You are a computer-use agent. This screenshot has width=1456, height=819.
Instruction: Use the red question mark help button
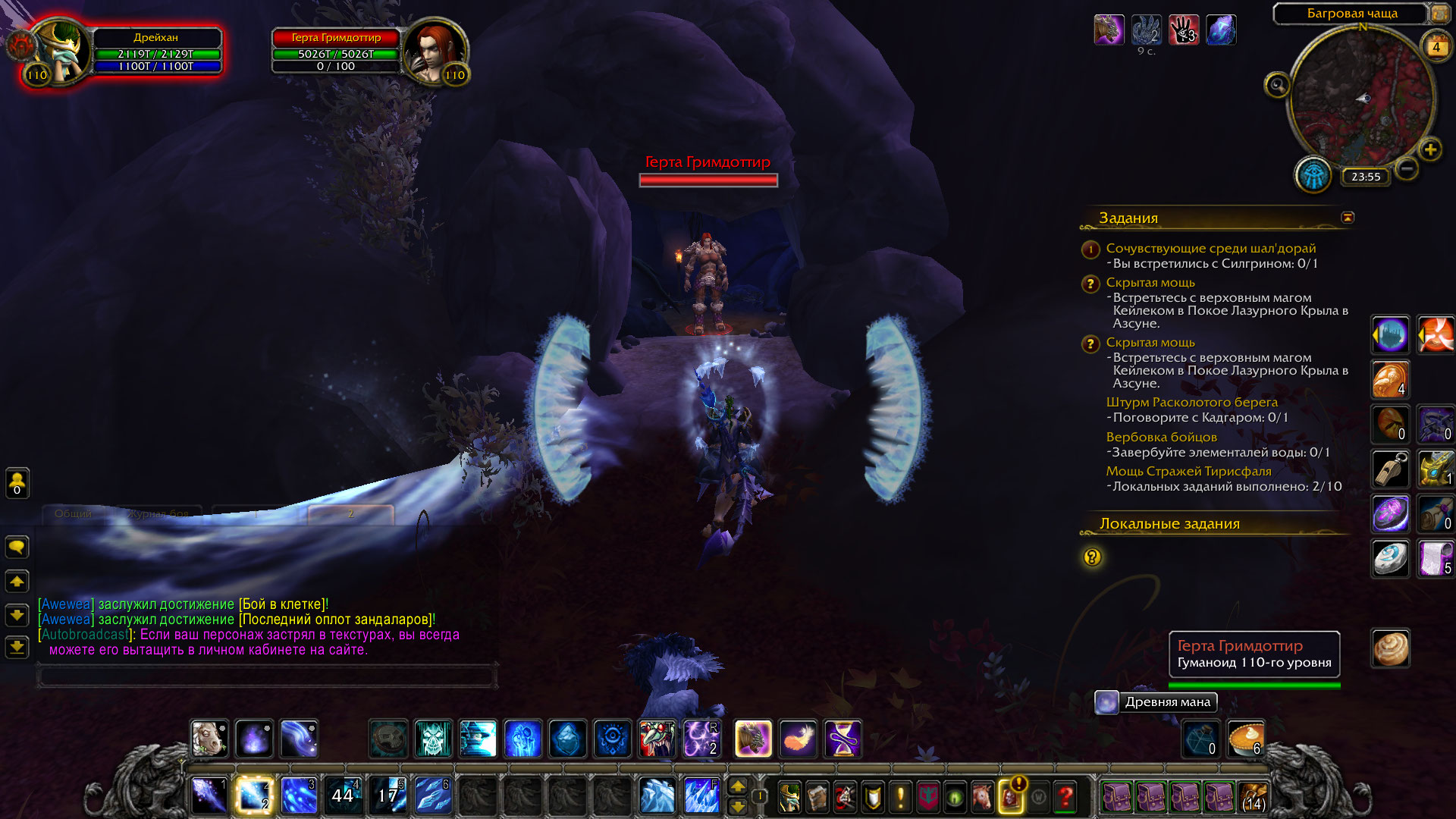pos(1065,796)
